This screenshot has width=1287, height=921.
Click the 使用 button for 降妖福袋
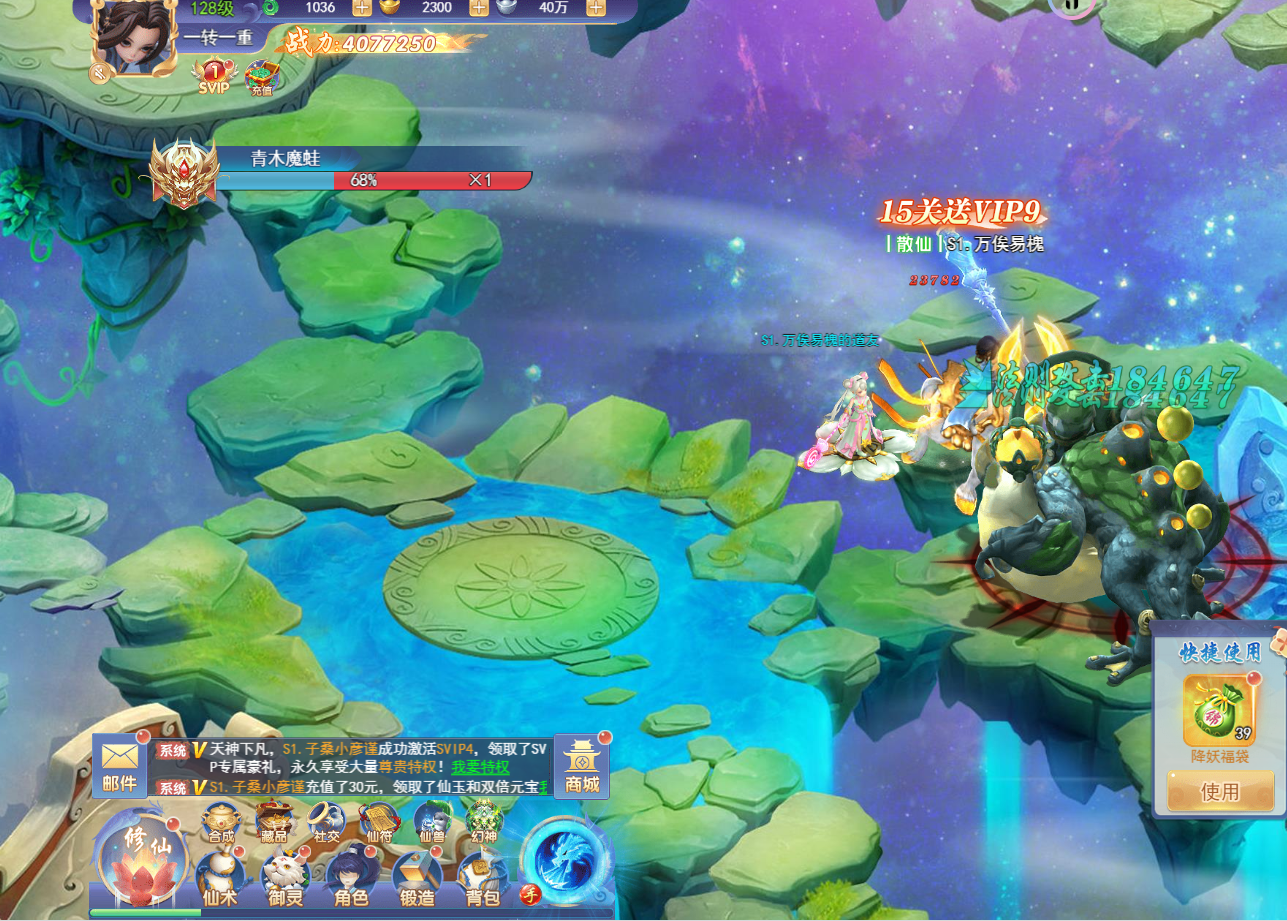click(1219, 792)
